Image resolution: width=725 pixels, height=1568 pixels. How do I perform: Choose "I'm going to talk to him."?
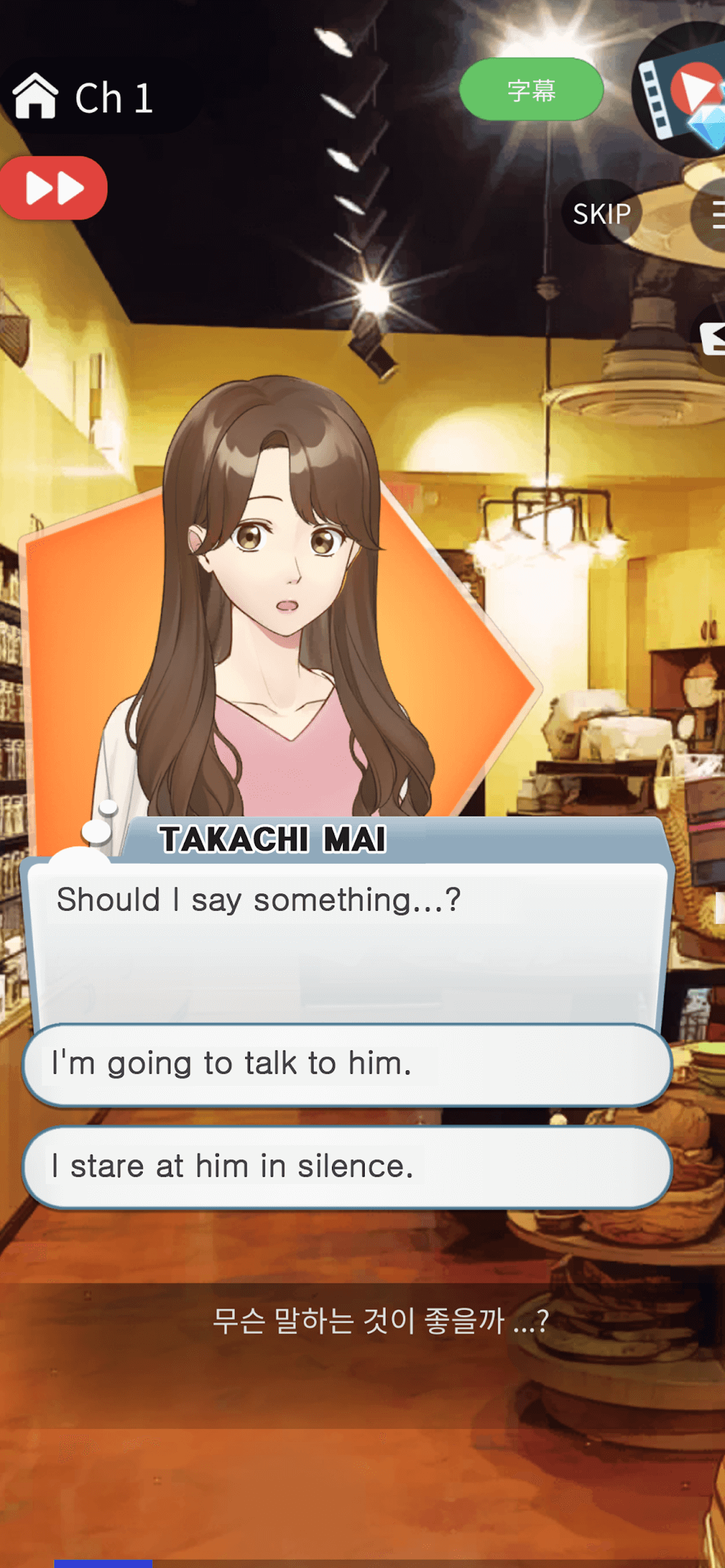click(347, 1064)
